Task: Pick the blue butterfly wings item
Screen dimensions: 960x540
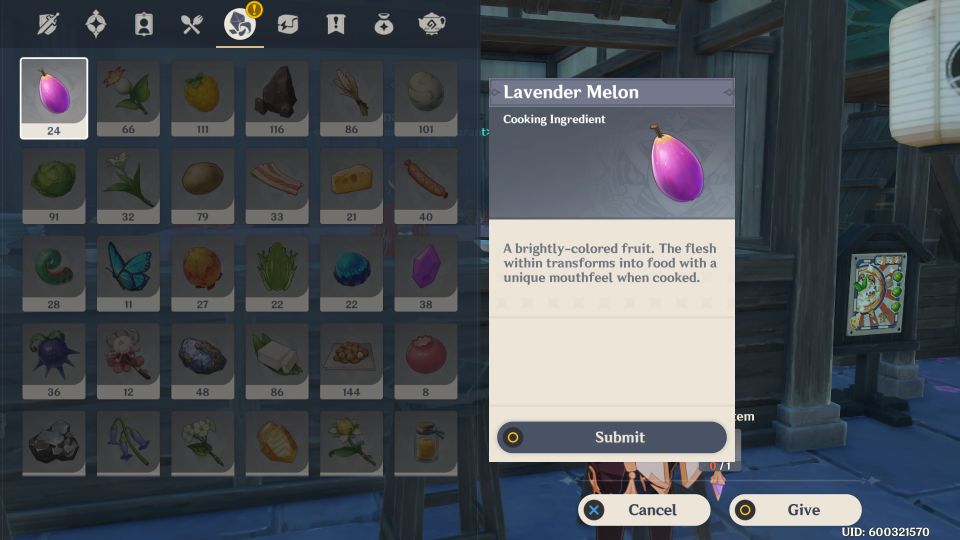Action: coord(128,273)
